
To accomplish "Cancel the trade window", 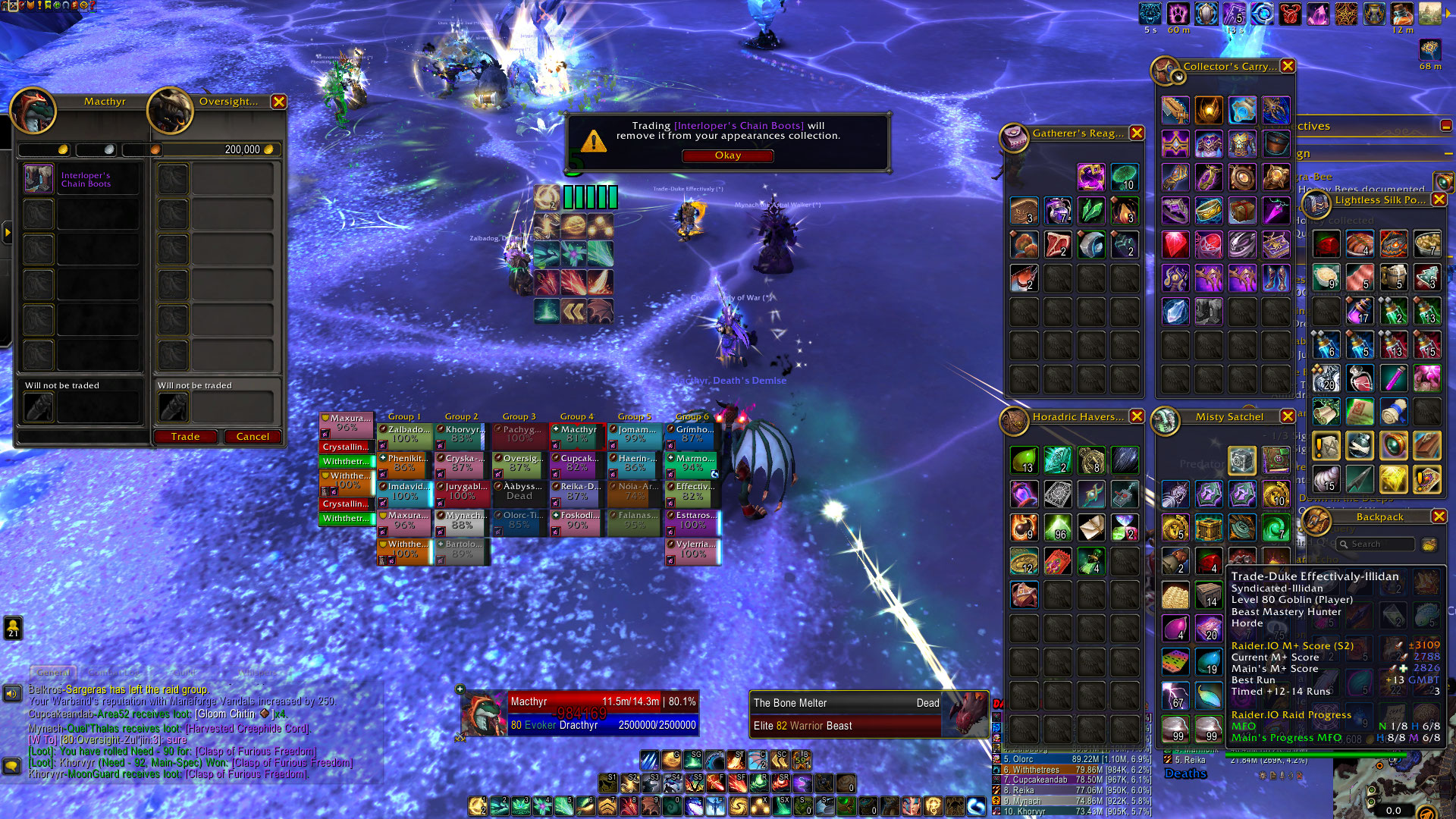I will [x=253, y=437].
